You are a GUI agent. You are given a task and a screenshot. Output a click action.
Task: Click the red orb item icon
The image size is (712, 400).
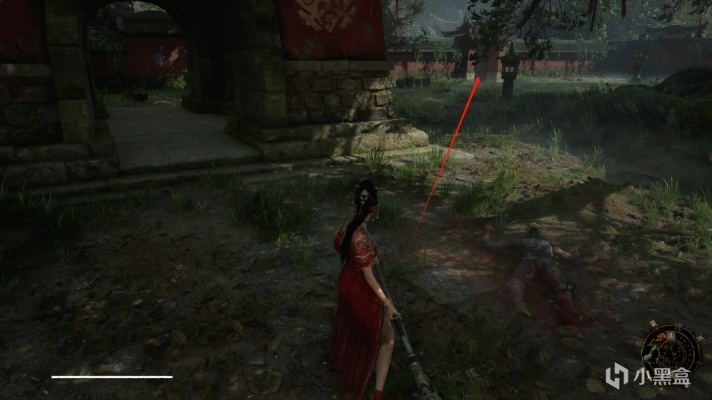[x=661, y=337]
